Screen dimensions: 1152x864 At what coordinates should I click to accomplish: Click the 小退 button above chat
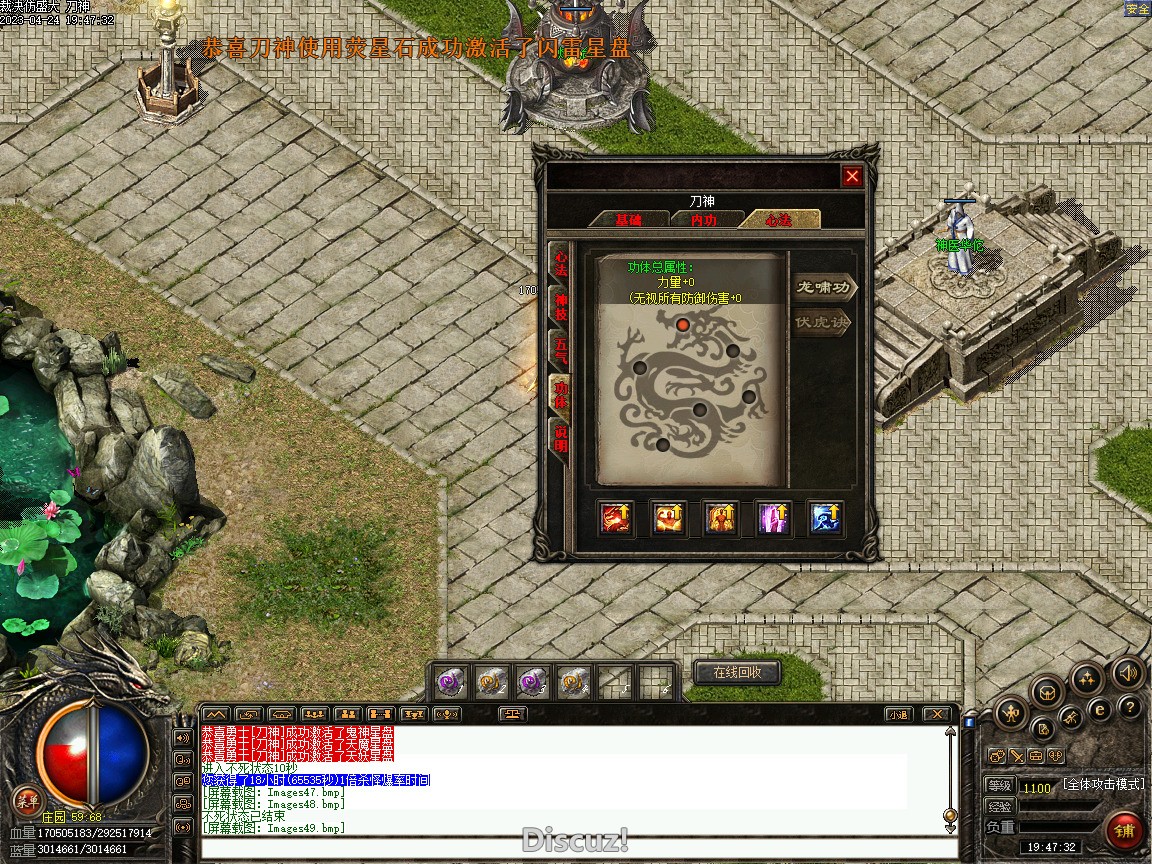(897, 714)
